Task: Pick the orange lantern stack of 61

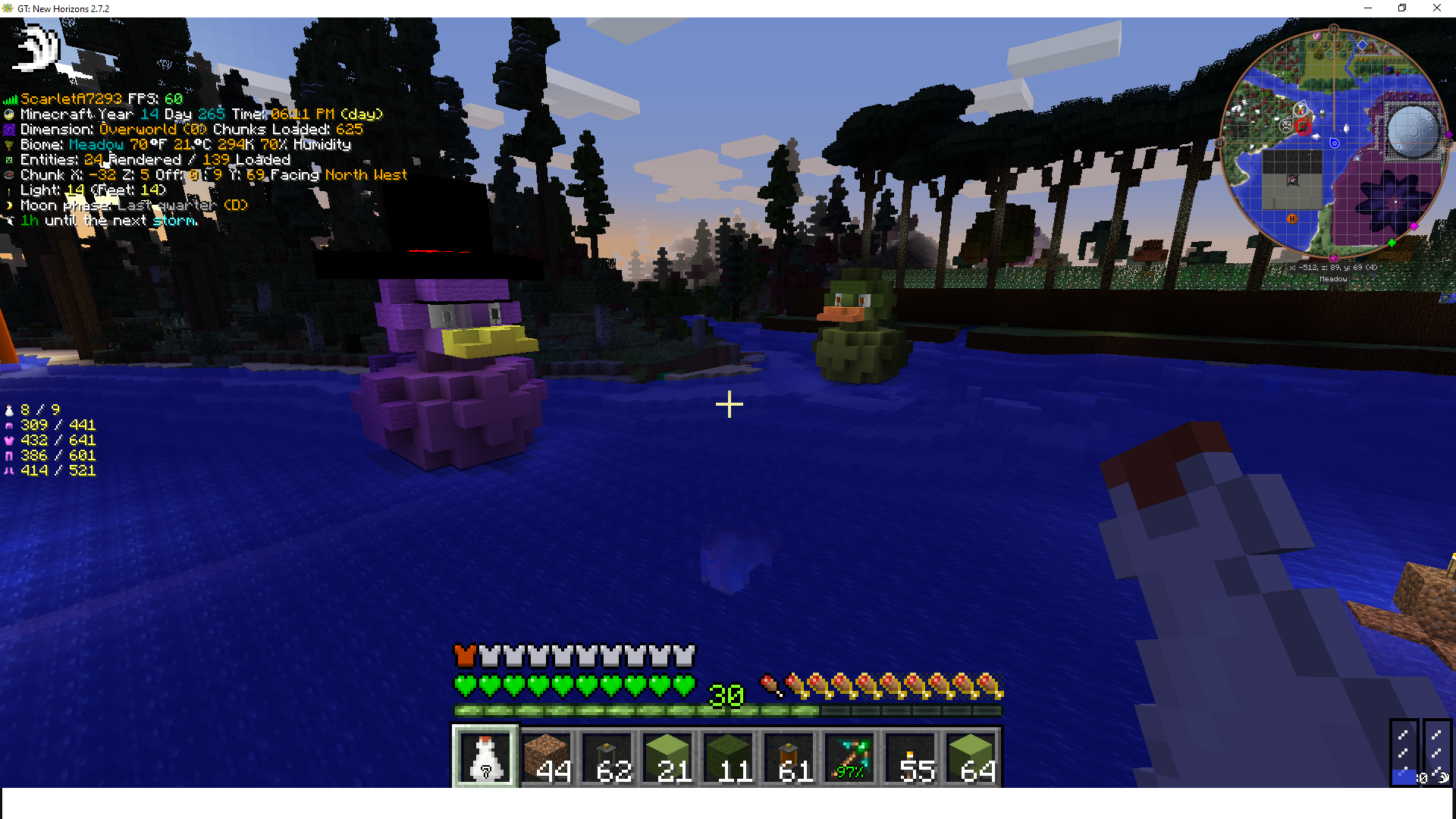Action: point(789,757)
